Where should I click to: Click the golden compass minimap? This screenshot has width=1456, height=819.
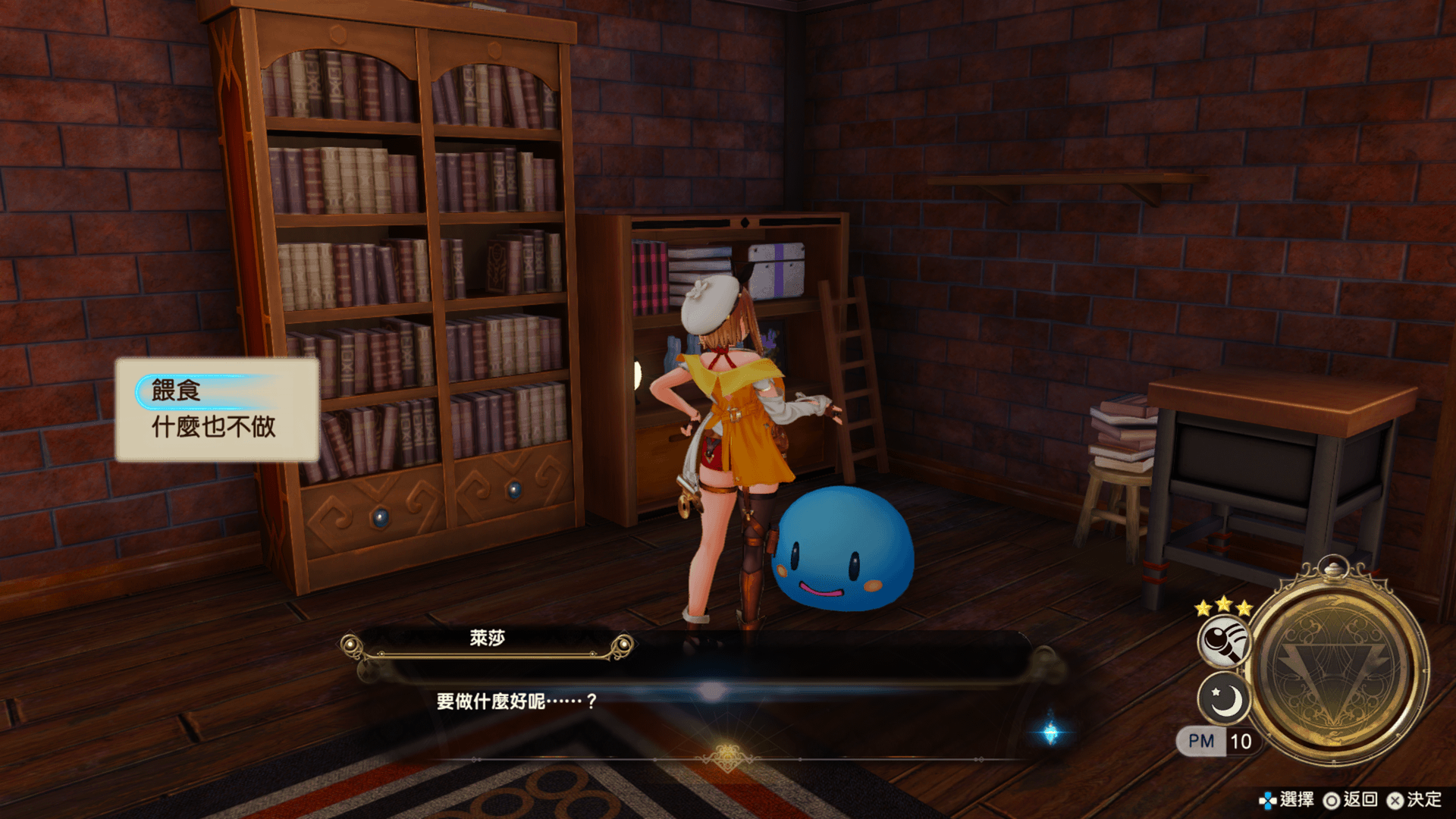[x=1336, y=667]
